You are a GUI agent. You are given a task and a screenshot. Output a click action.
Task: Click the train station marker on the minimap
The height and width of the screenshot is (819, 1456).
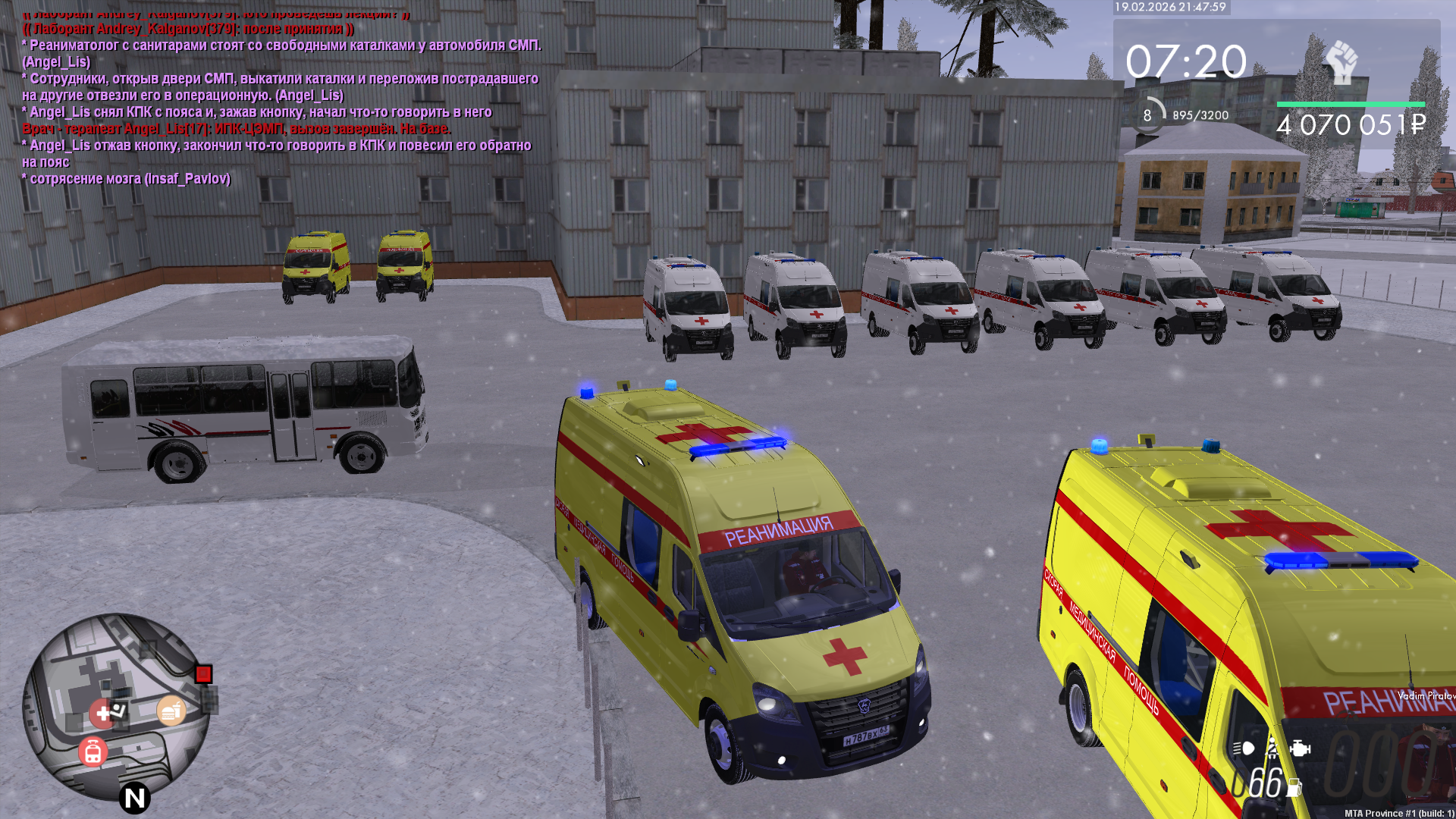pyautogui.click(x=93, y=752)
